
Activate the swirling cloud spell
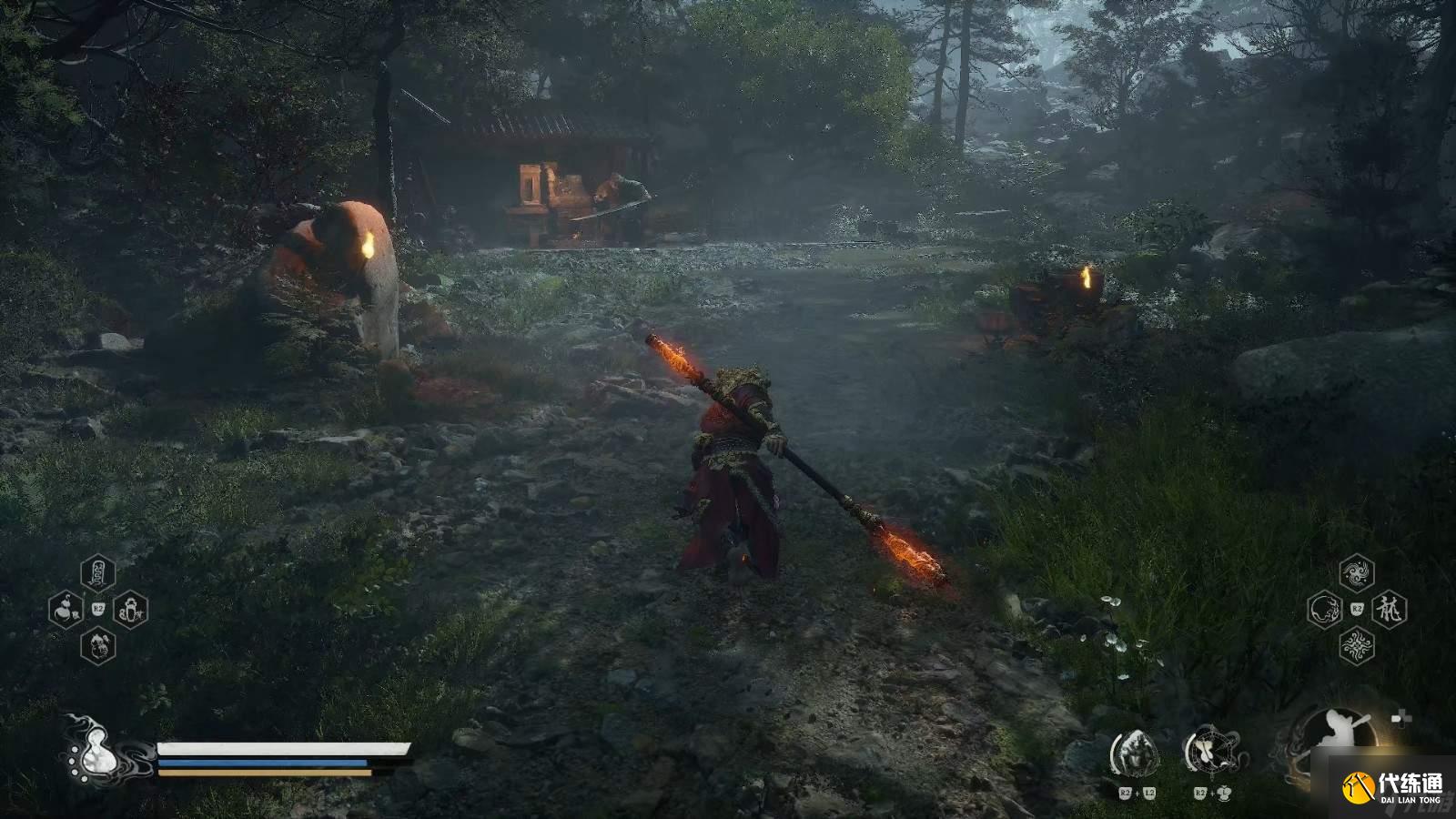pos(1357,573)
